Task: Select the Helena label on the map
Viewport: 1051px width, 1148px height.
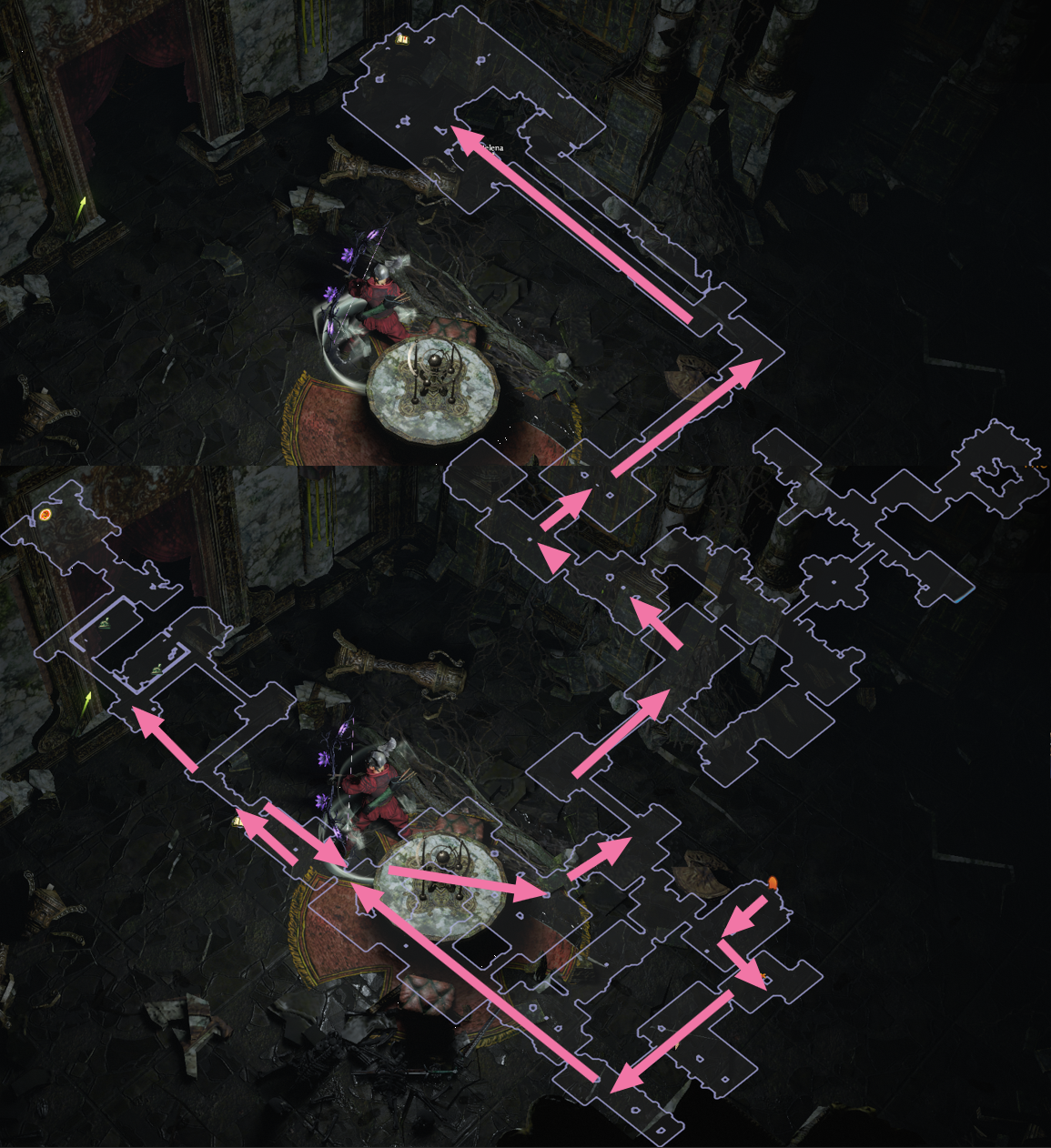Action: (x=490, y=146)
